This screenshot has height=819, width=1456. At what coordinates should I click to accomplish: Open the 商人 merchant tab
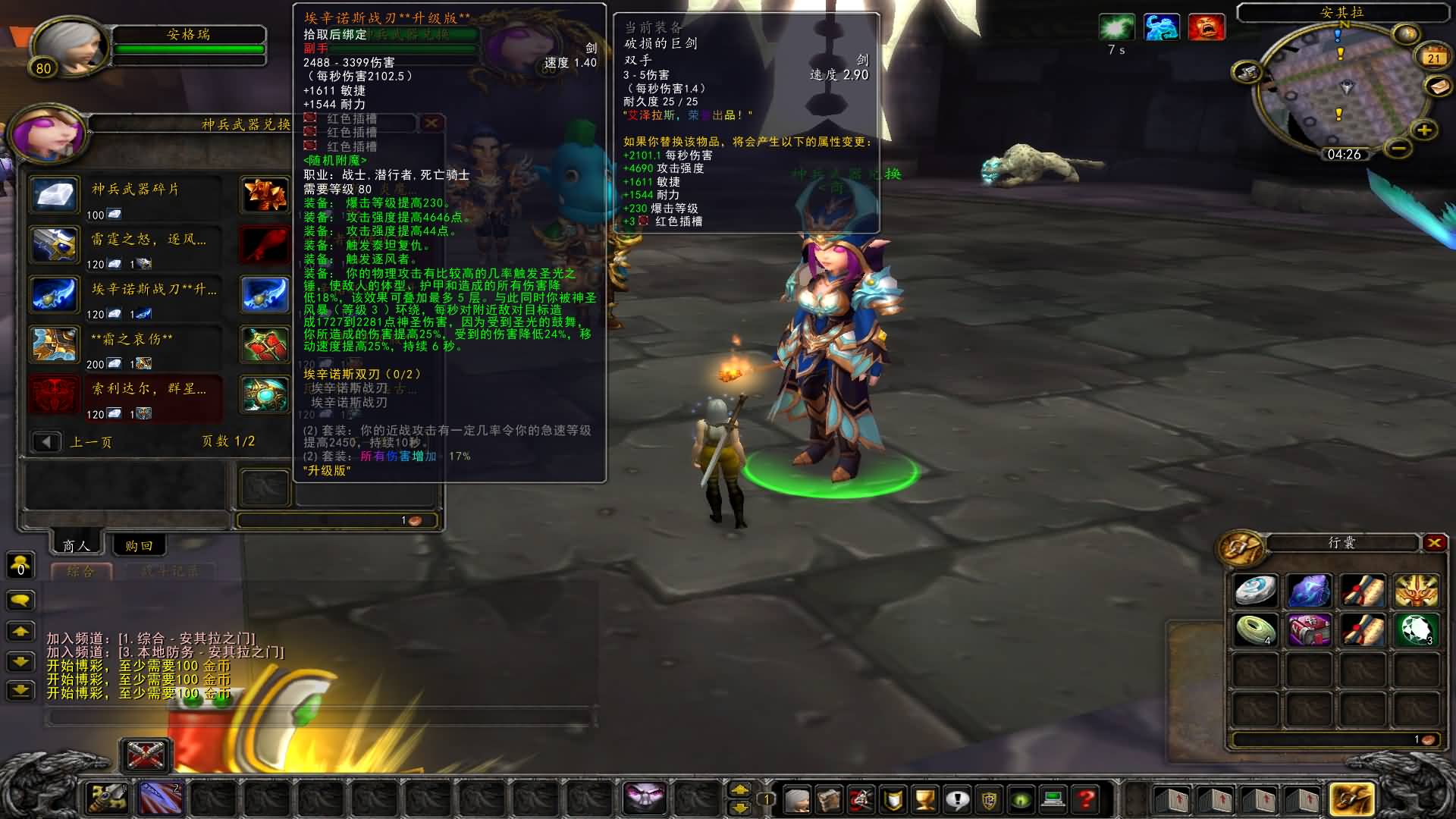(76, 545)
